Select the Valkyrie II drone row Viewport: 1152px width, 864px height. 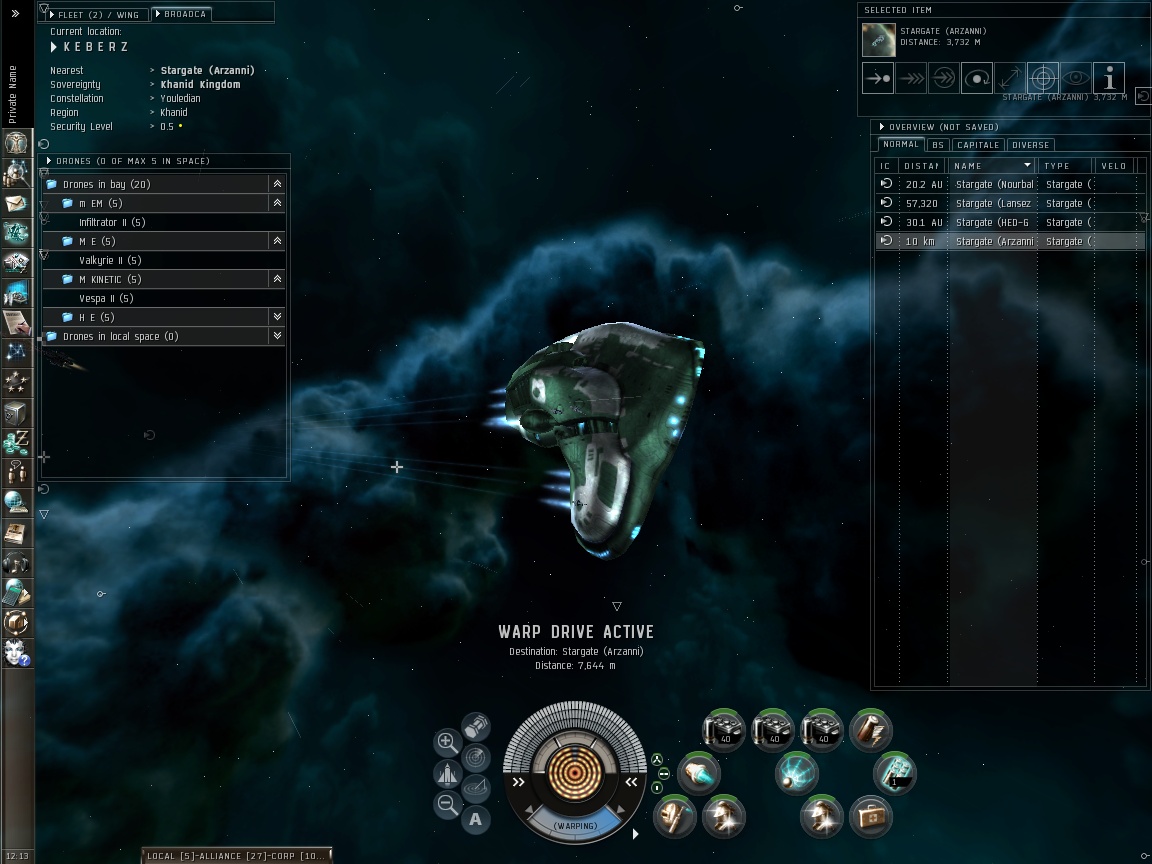112,260
